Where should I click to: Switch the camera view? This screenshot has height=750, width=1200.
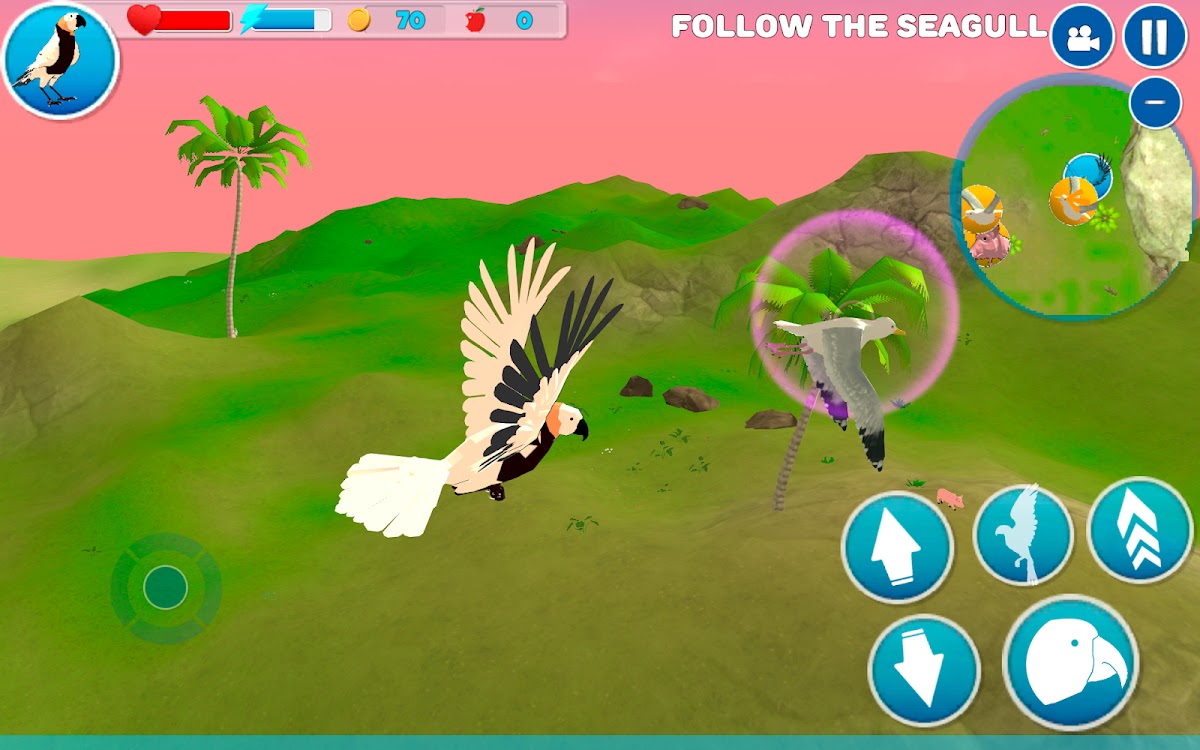click(1082, 37)
